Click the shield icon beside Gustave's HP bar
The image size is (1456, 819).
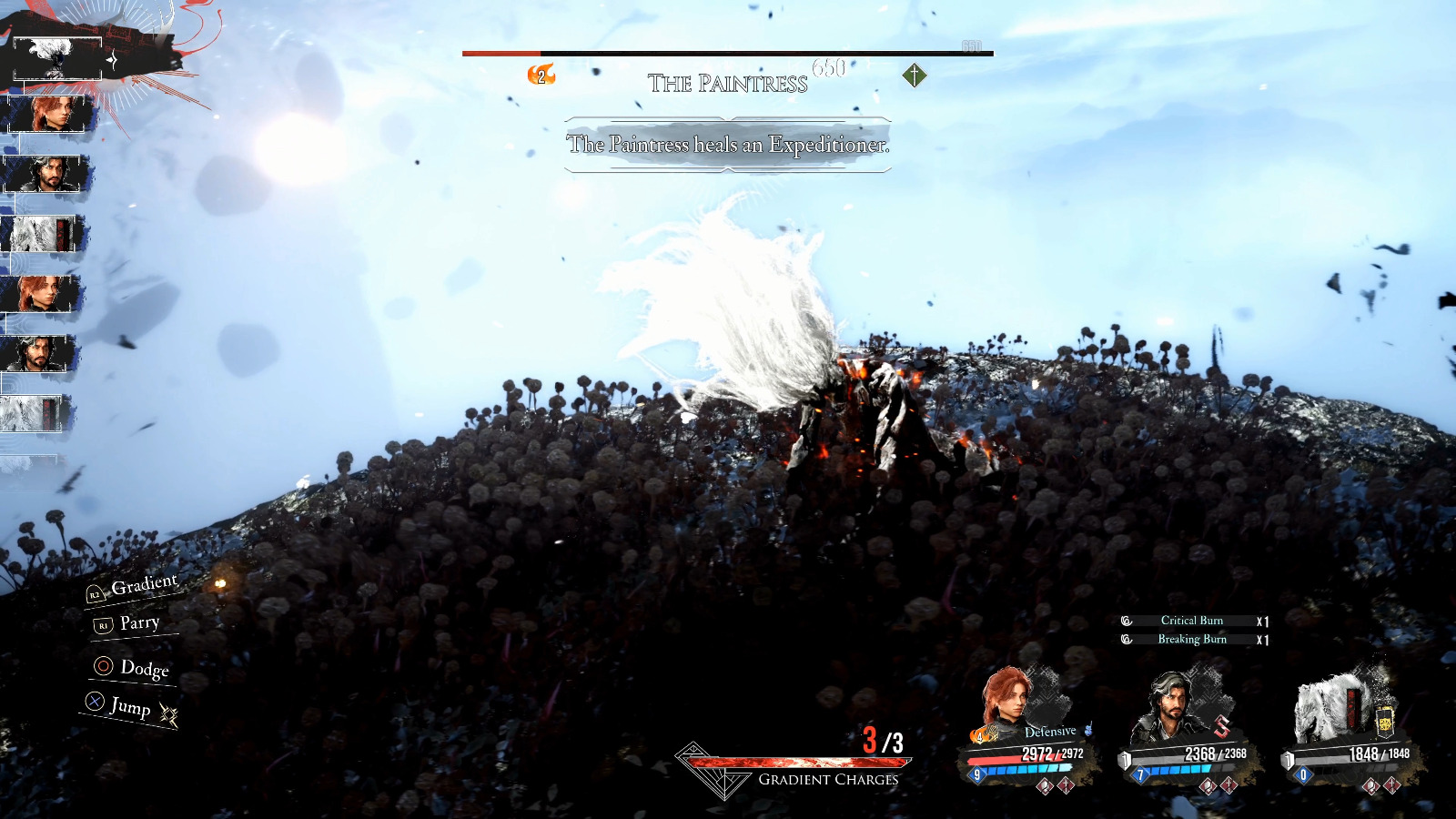[1125, 758]
